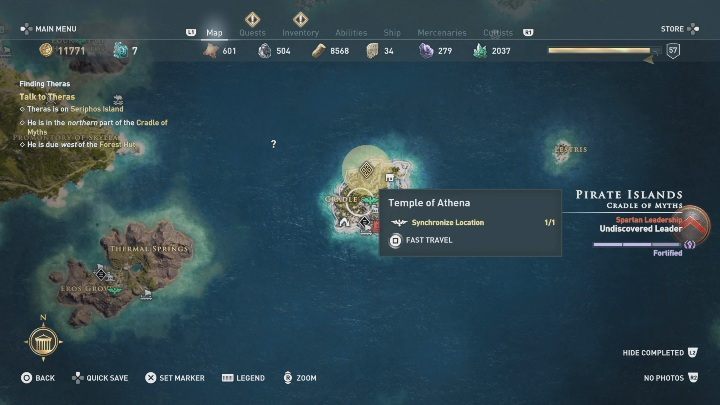Click the question mark map marker
Screen dimensions: 720x405
(273, 144)
